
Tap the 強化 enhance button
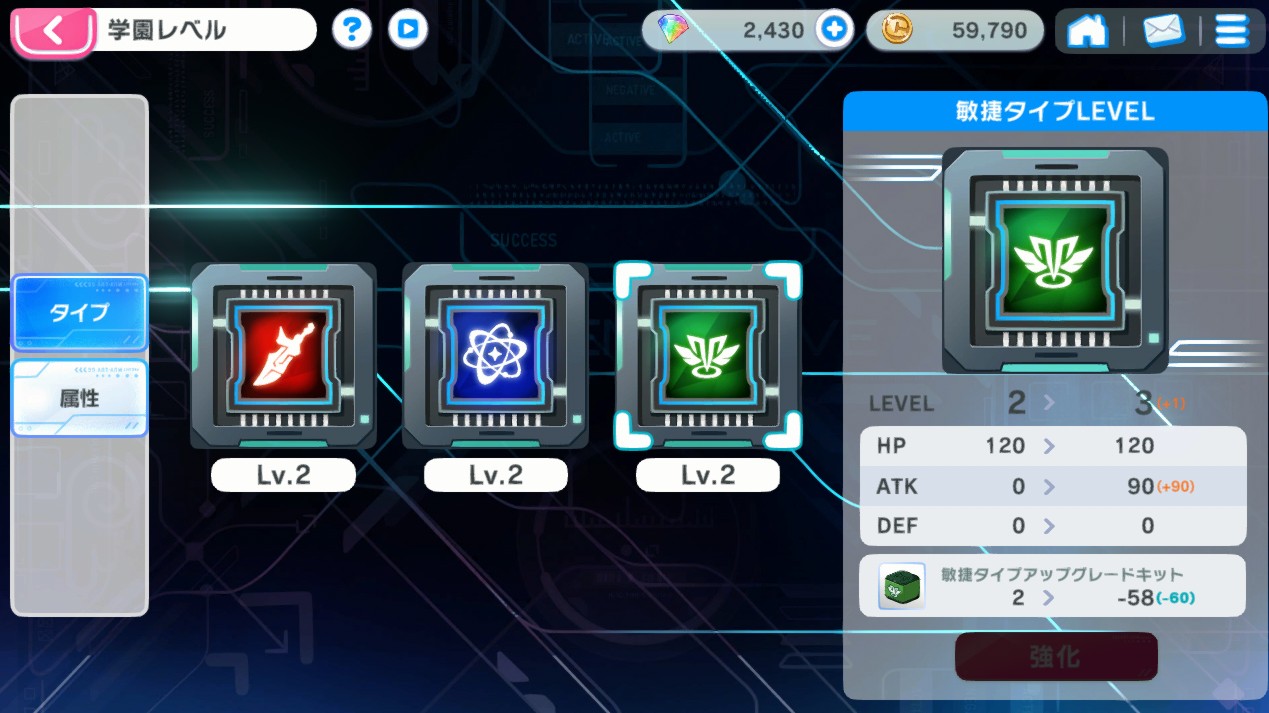(x=1056, y=656)
